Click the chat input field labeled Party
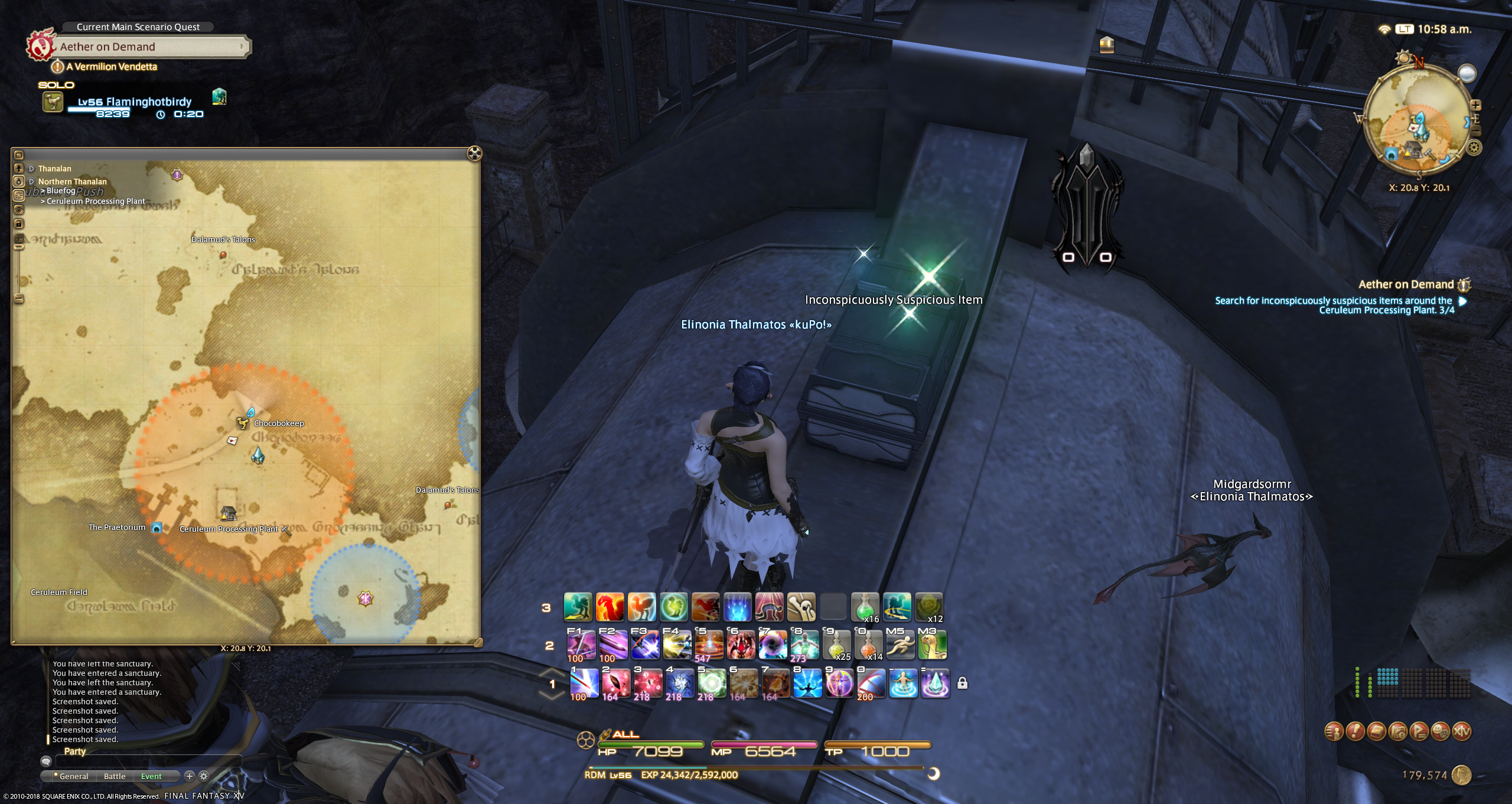 [x=148, y=762]
